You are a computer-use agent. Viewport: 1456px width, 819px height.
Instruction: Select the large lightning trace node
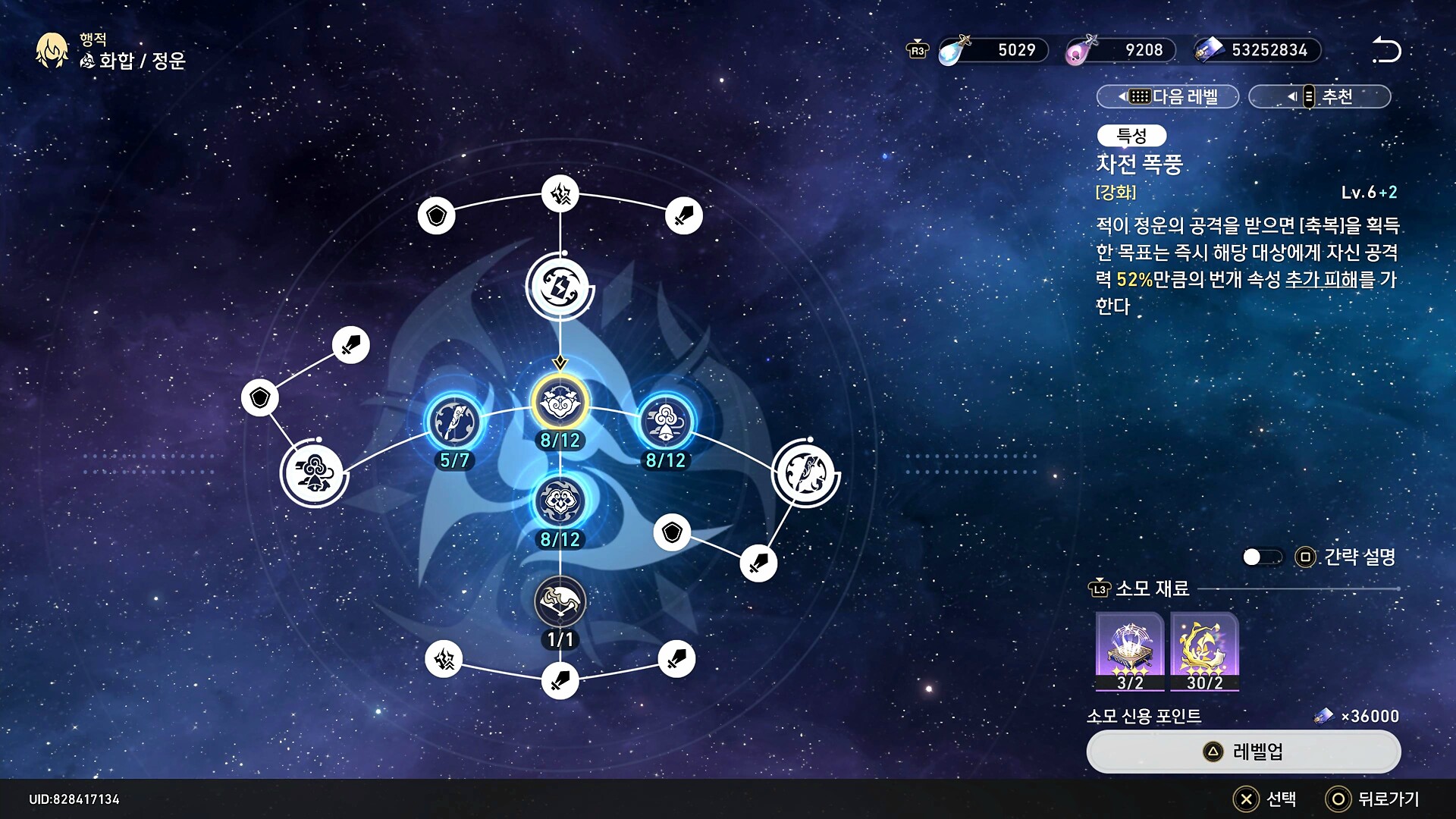tap(560, 287)
